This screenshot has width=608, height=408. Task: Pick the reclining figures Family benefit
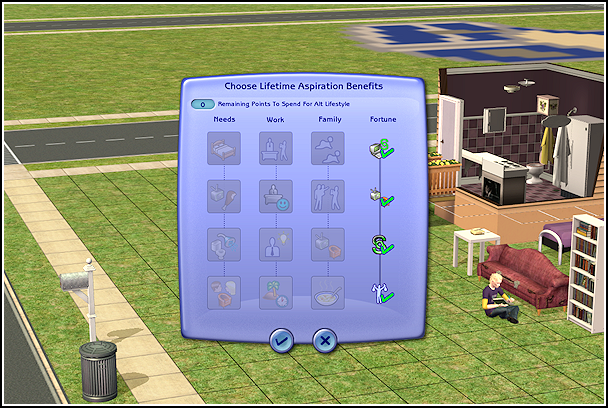tap(327, 149)
